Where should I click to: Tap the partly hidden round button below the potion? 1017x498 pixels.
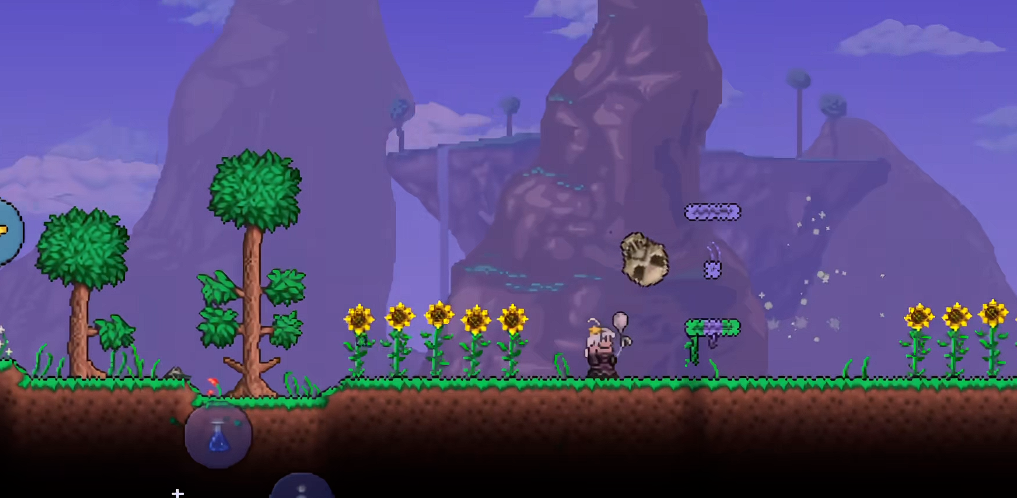tap(301, 487)
